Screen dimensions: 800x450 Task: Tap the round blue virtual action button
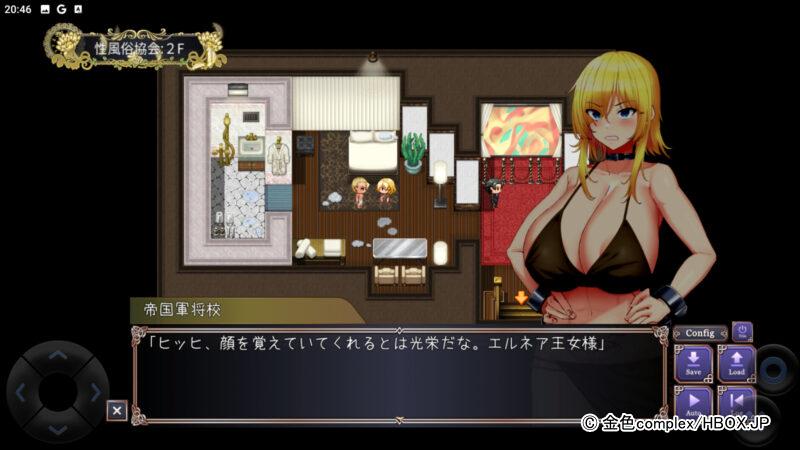(775, 368)
